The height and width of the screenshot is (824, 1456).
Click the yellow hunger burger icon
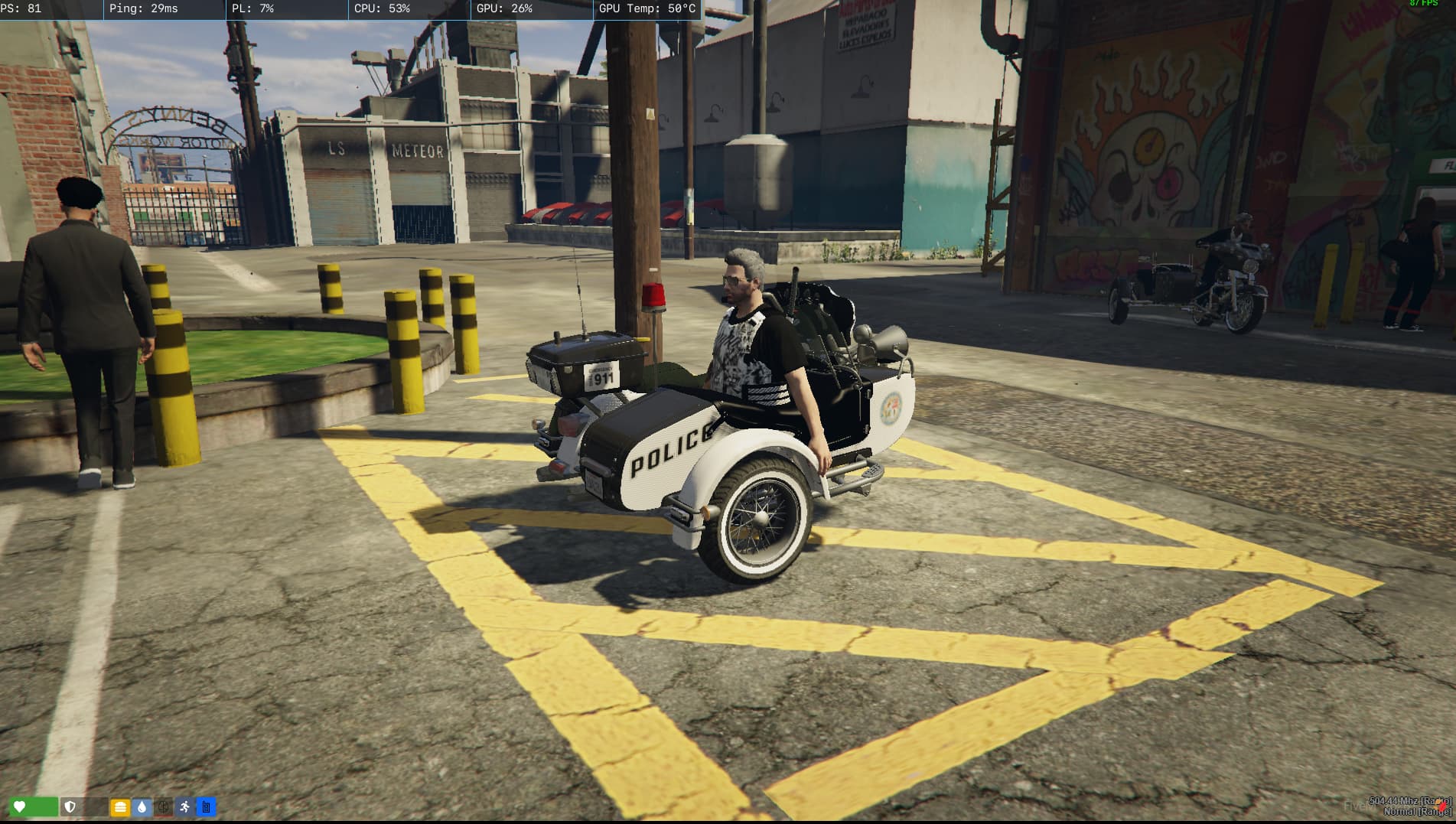(120, 806)
